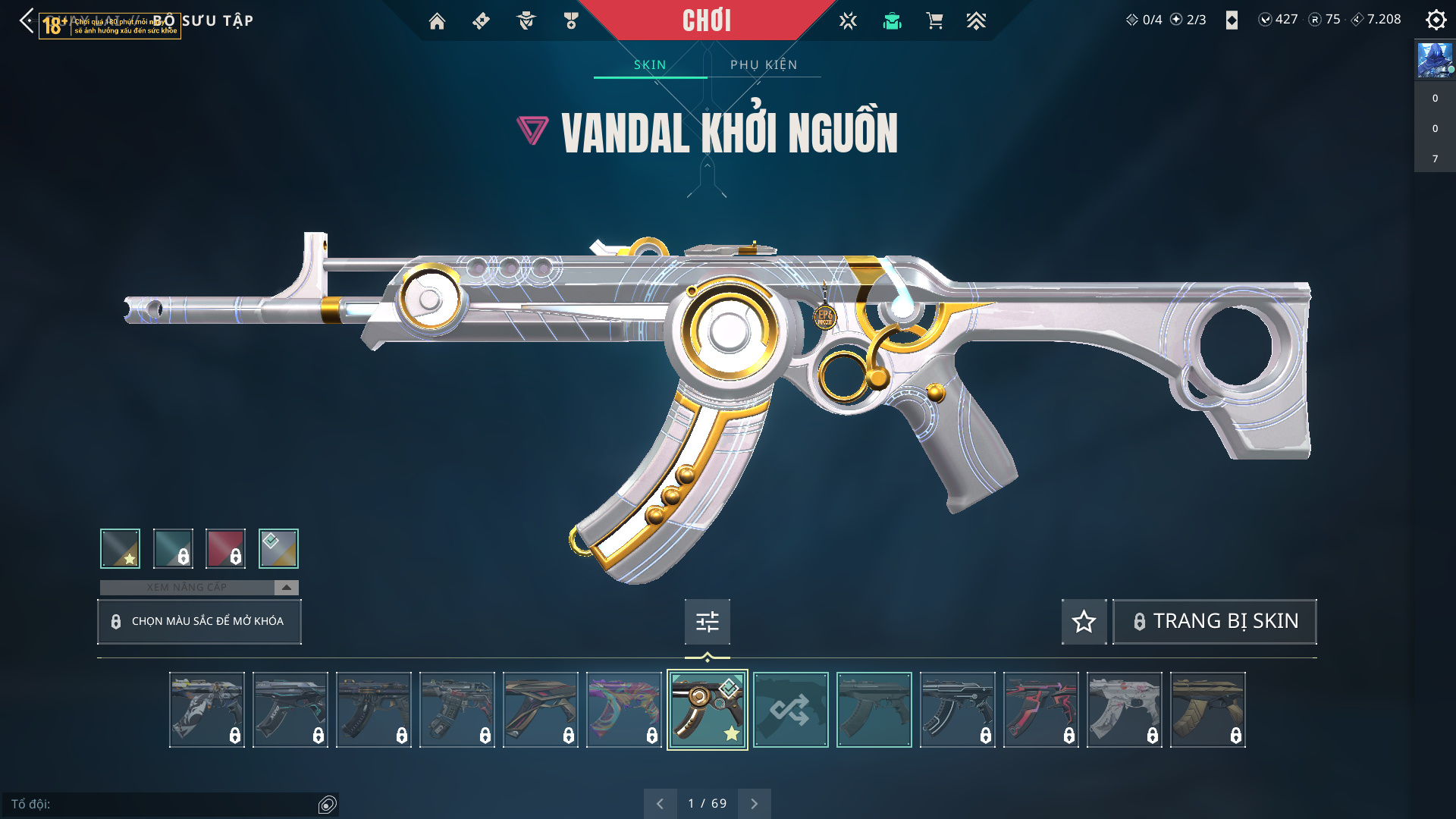Switch to the PHỤ KIỆN tab
The image size is (1456, 819).
(x=764, y=64)
